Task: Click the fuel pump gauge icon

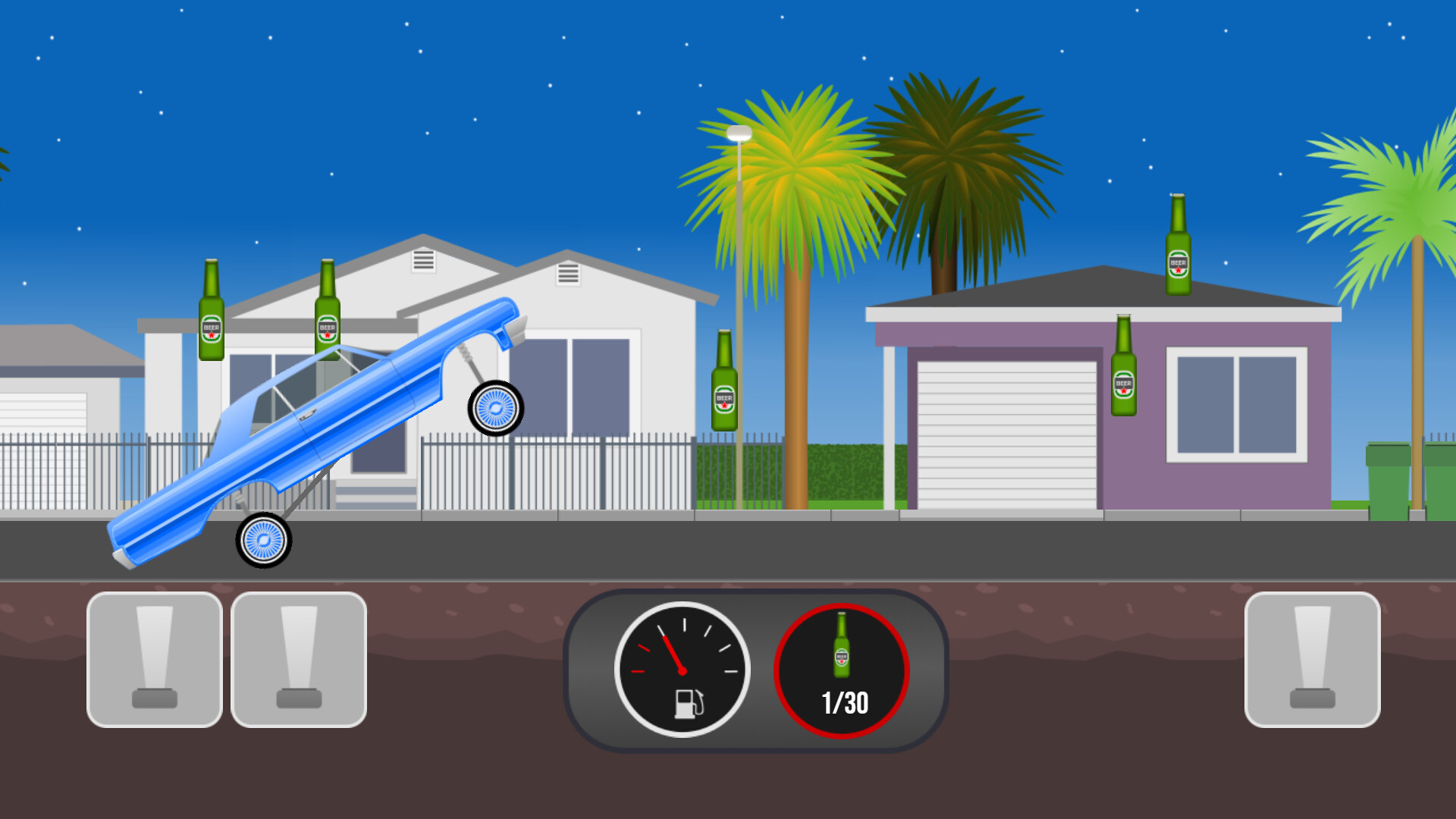Action: pos(689,705)
